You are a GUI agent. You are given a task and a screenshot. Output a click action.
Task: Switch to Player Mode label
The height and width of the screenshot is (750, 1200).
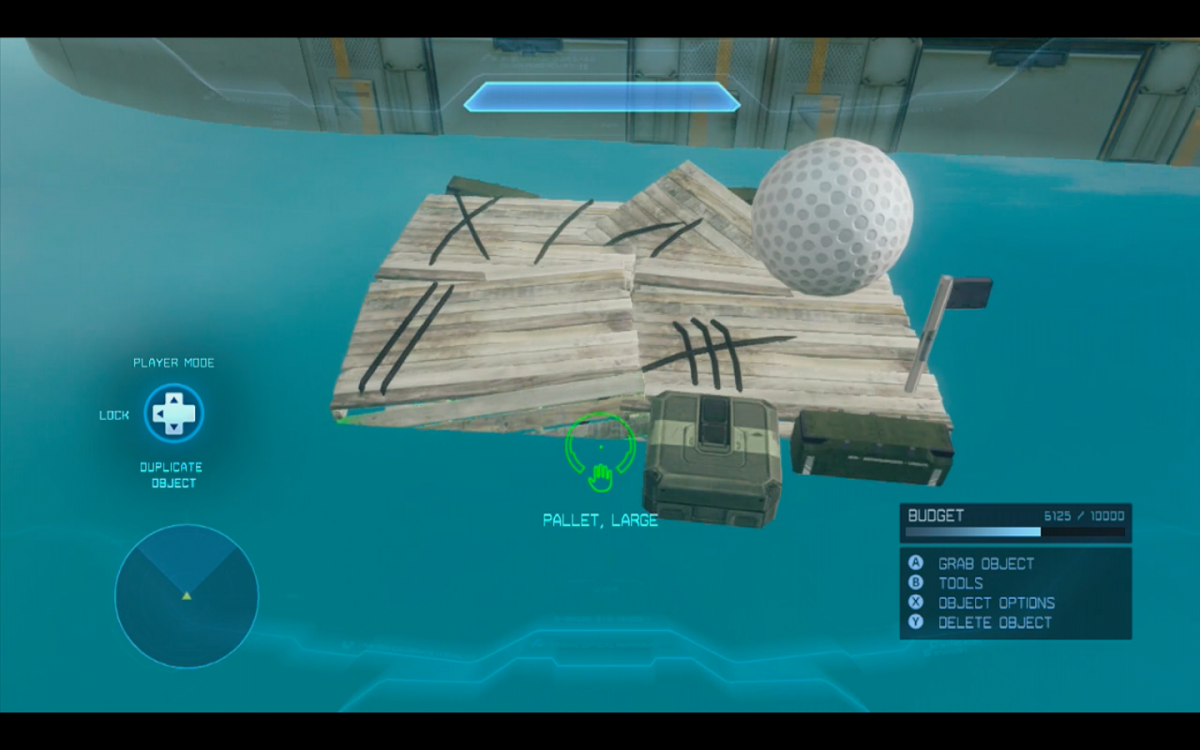(174, 363)
